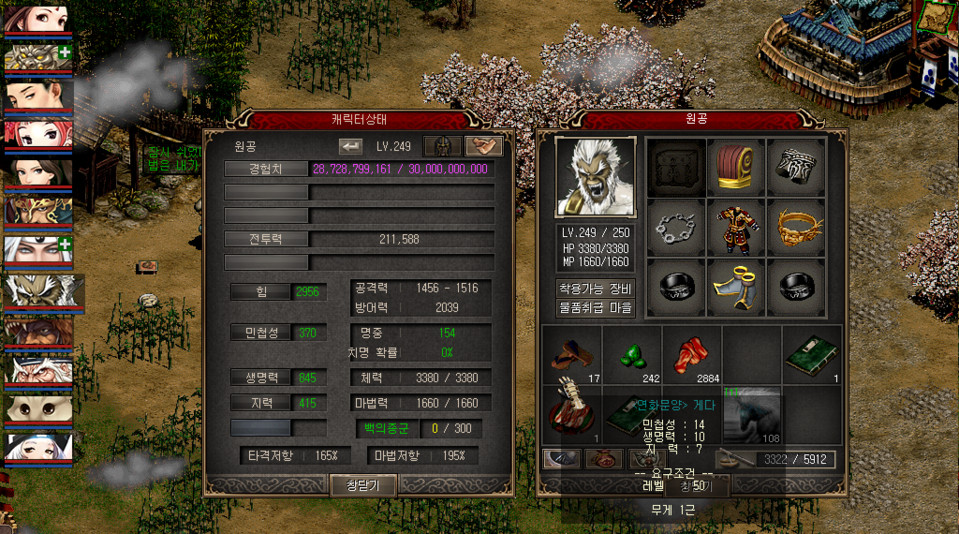Click the 물품취급 마을 button
Image resolution: width=959 pixels, height=534 pixels.
tap(596, 307)
